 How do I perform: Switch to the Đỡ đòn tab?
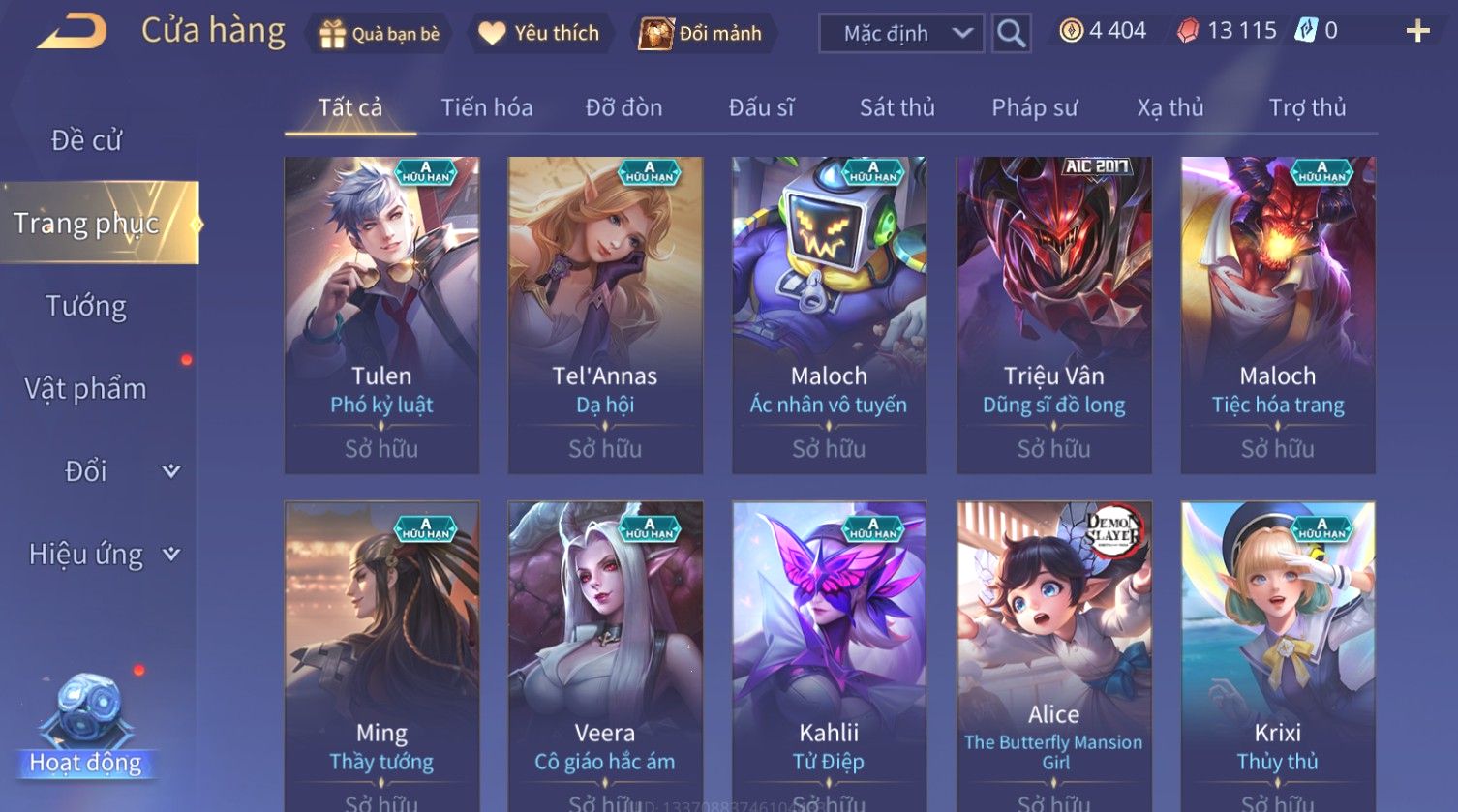623,107
